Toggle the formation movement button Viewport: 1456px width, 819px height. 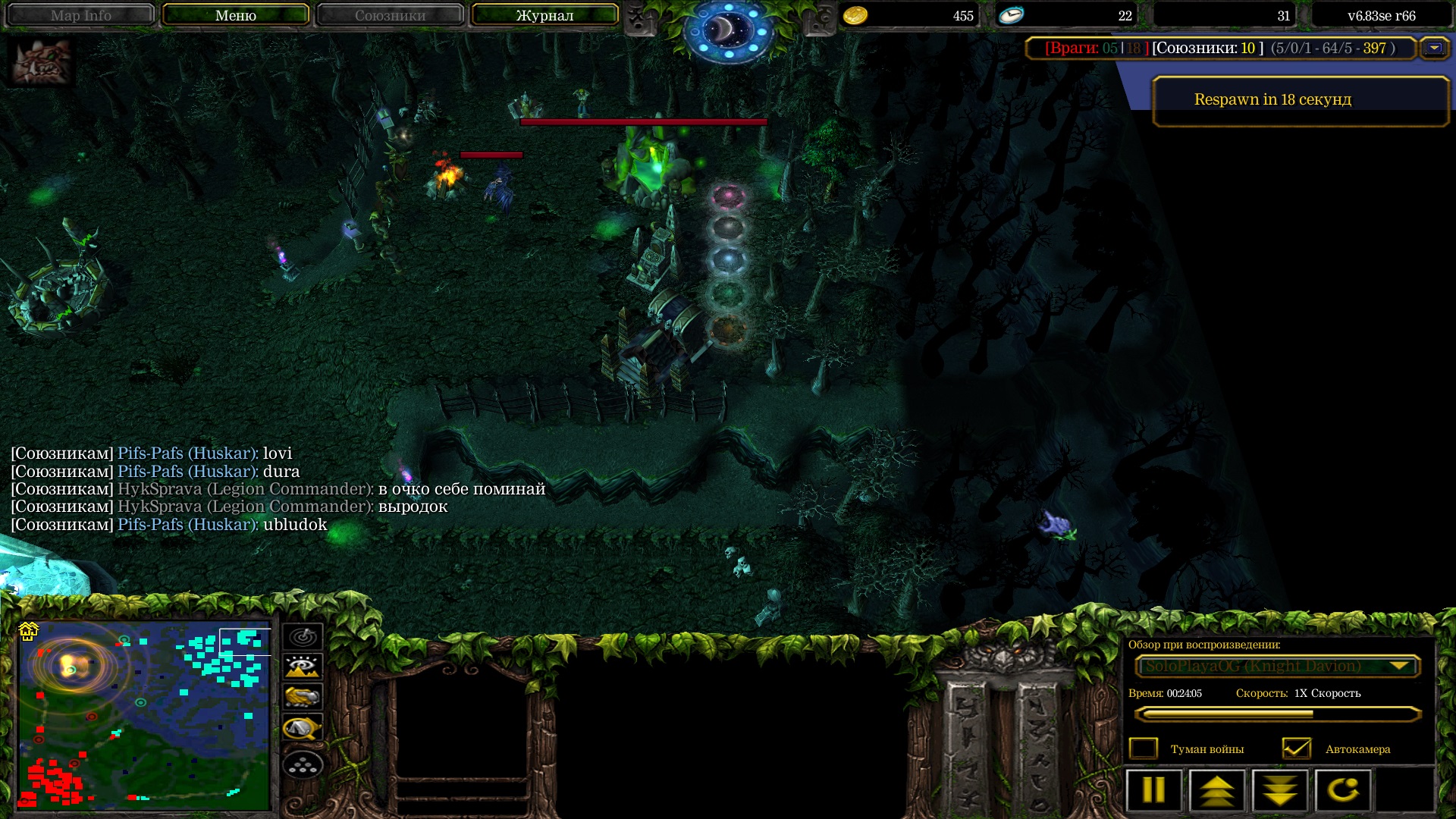click(x=303, y=765)
